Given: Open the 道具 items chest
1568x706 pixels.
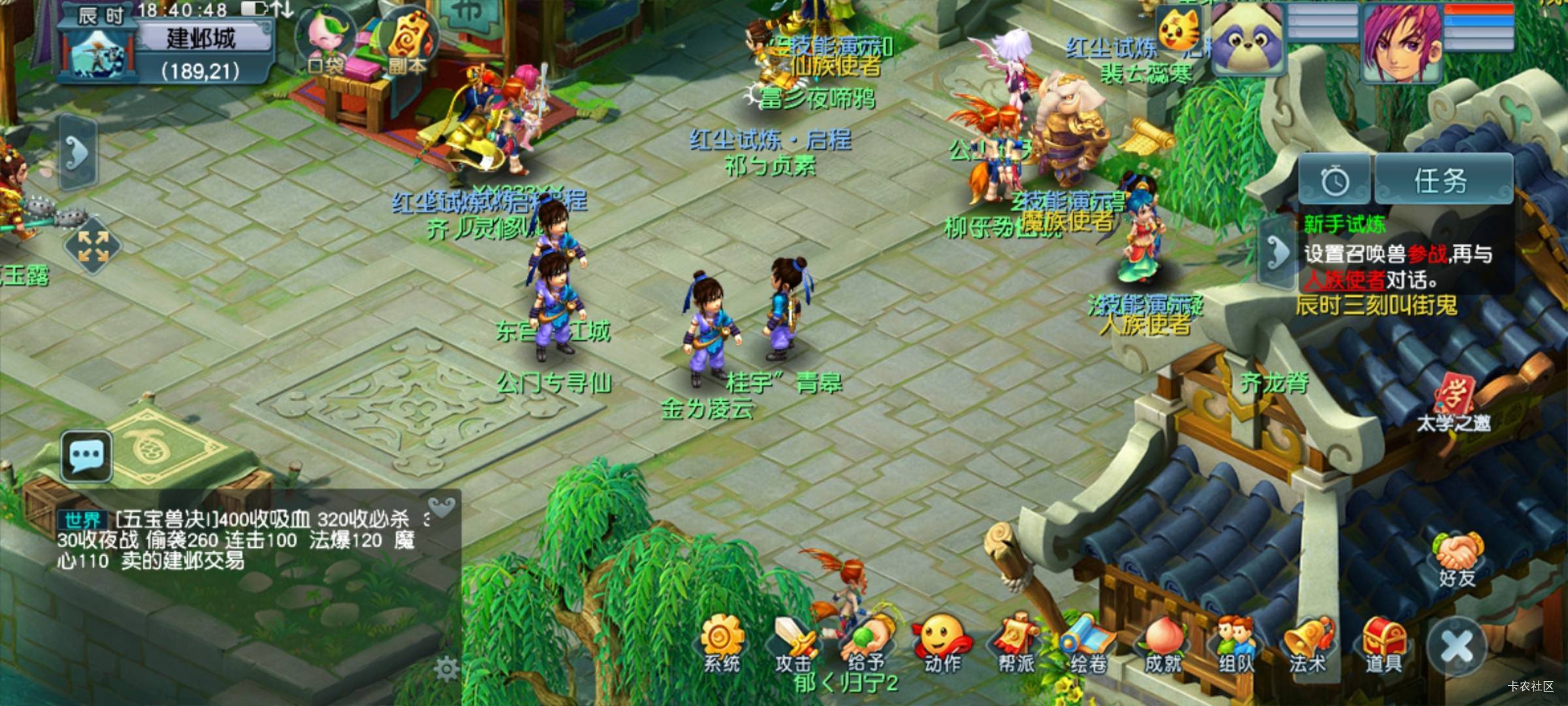Looking at the screenshot, I should click(1384, 644).
